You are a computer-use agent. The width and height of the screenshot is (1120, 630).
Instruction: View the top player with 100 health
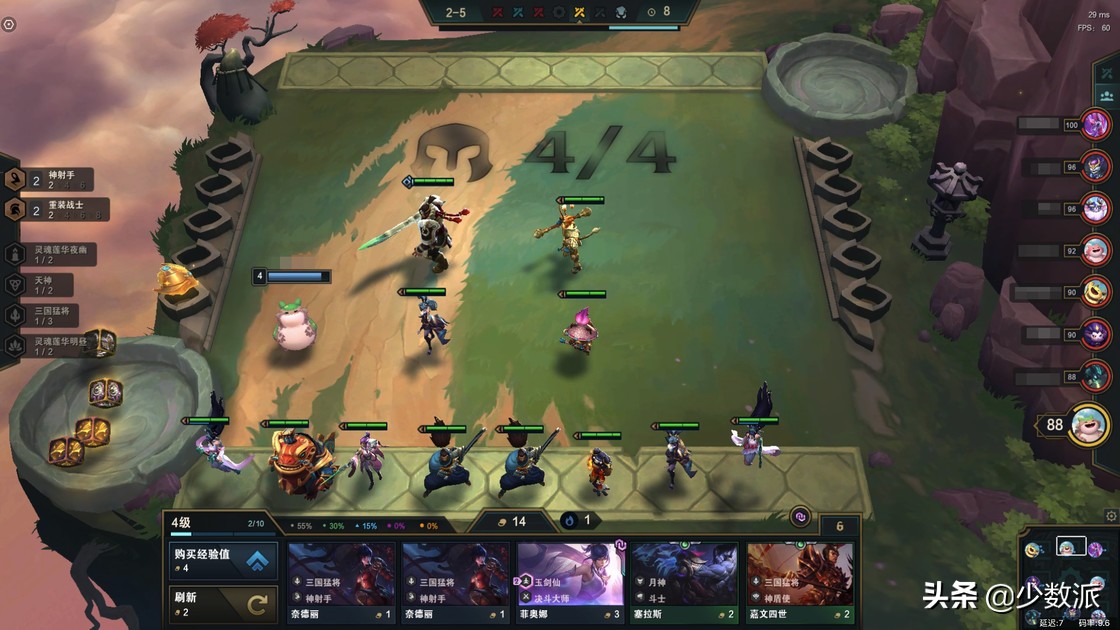[x=1096, y=124]
